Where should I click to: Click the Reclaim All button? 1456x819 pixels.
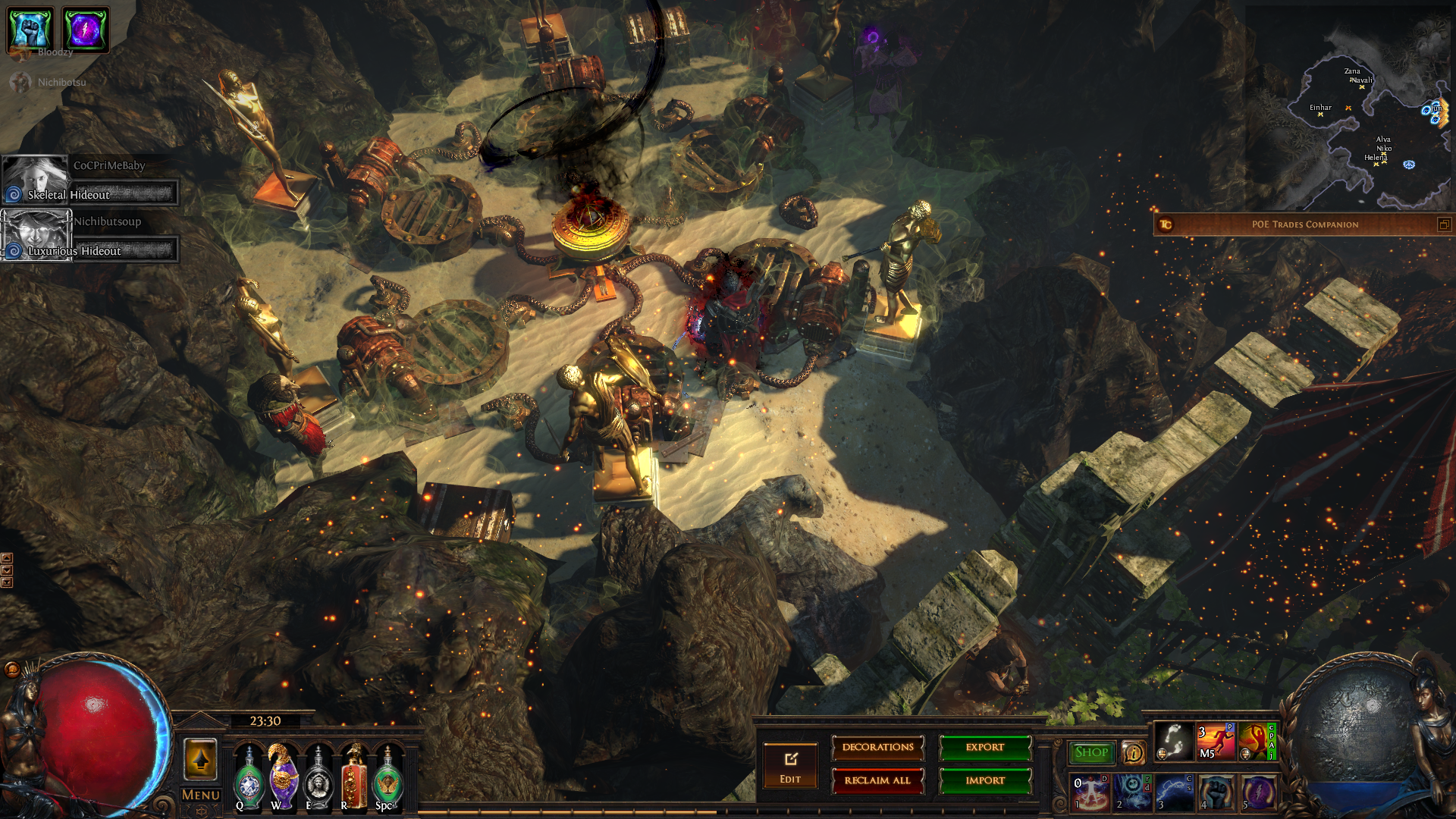(x=877, y=781)
